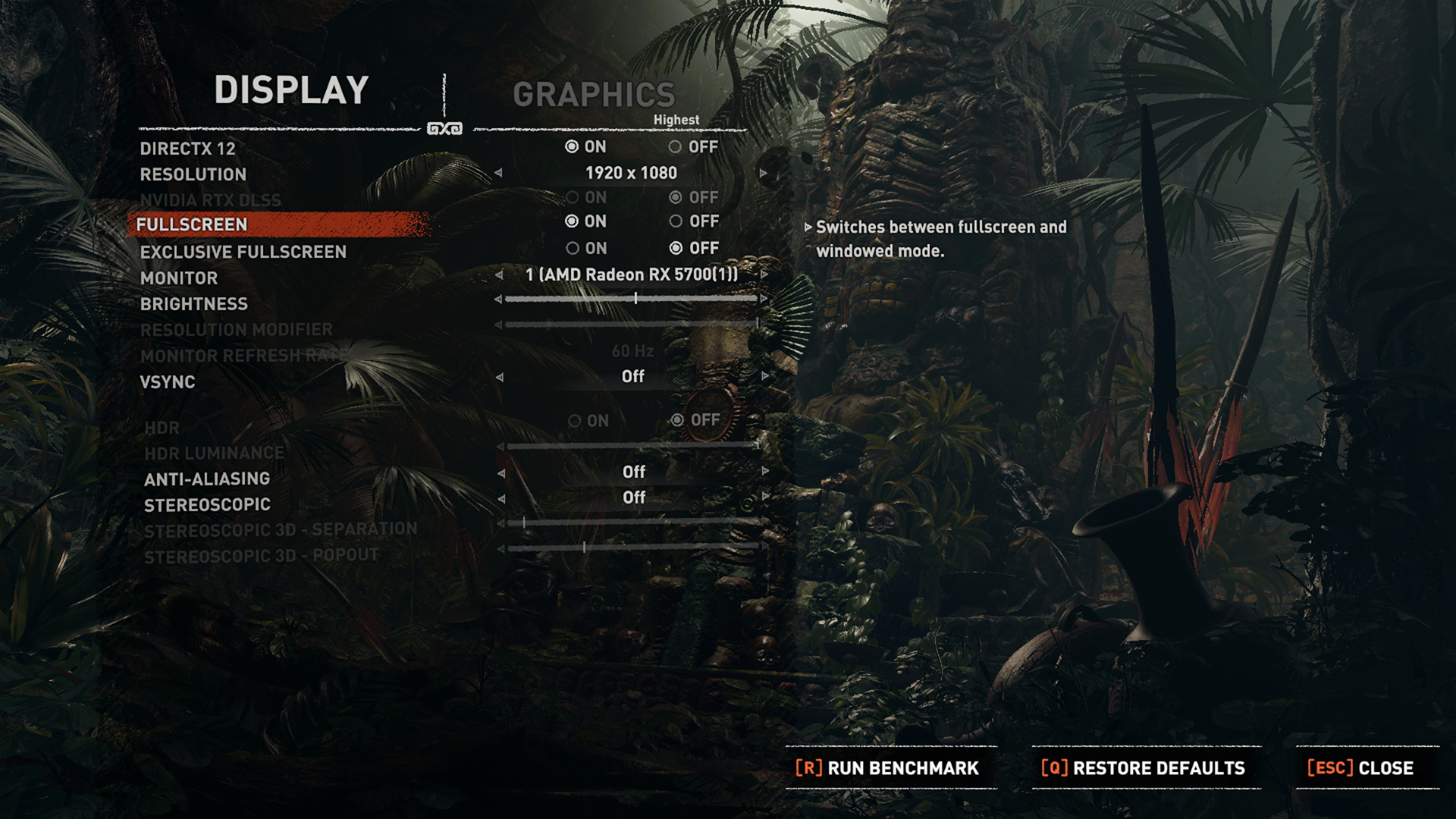Change Stereoscopic mode using right arrow
Screen dimensions: 1456x819
point(765,497)
